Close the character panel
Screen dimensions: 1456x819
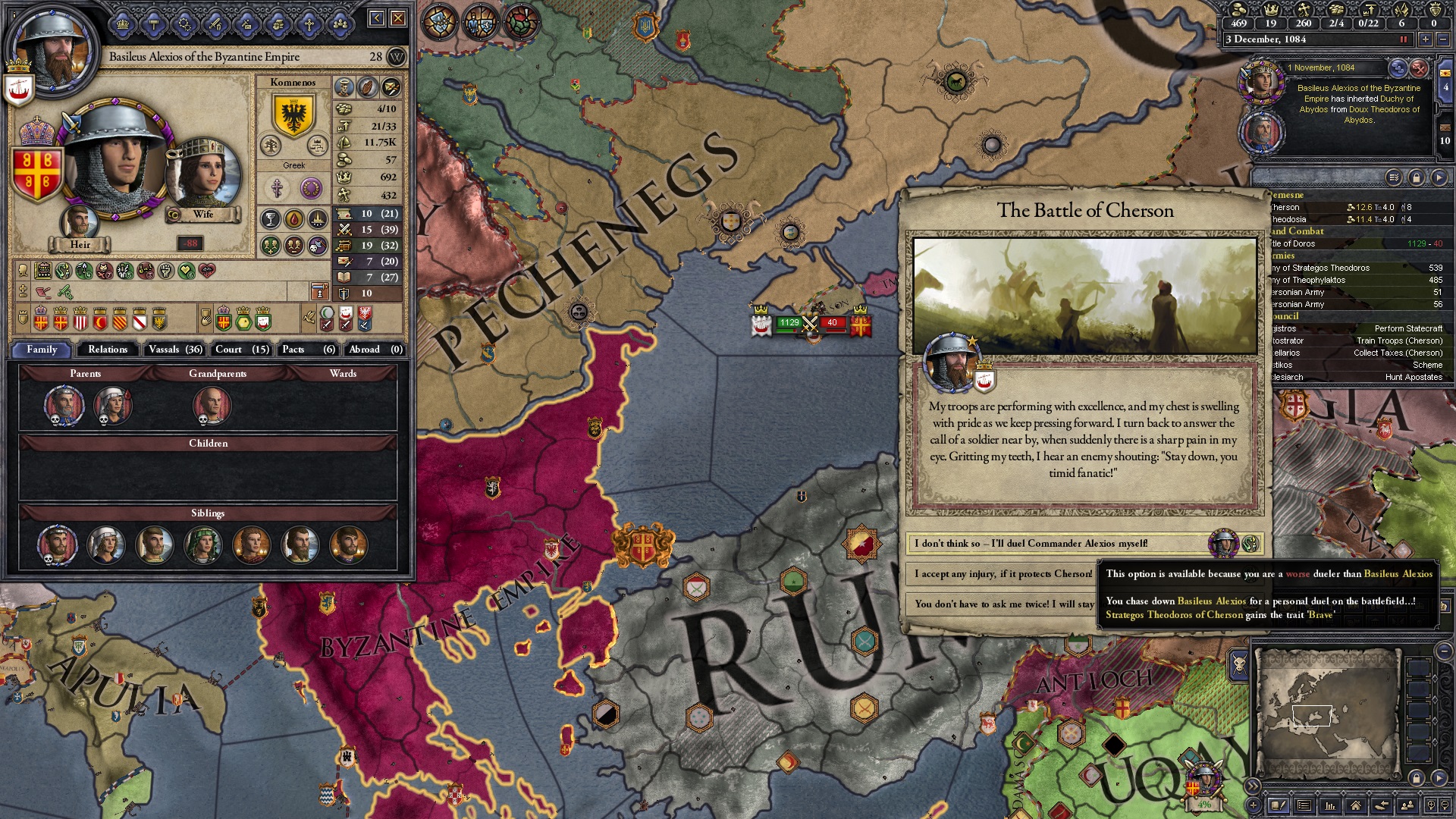coord(398,18)
